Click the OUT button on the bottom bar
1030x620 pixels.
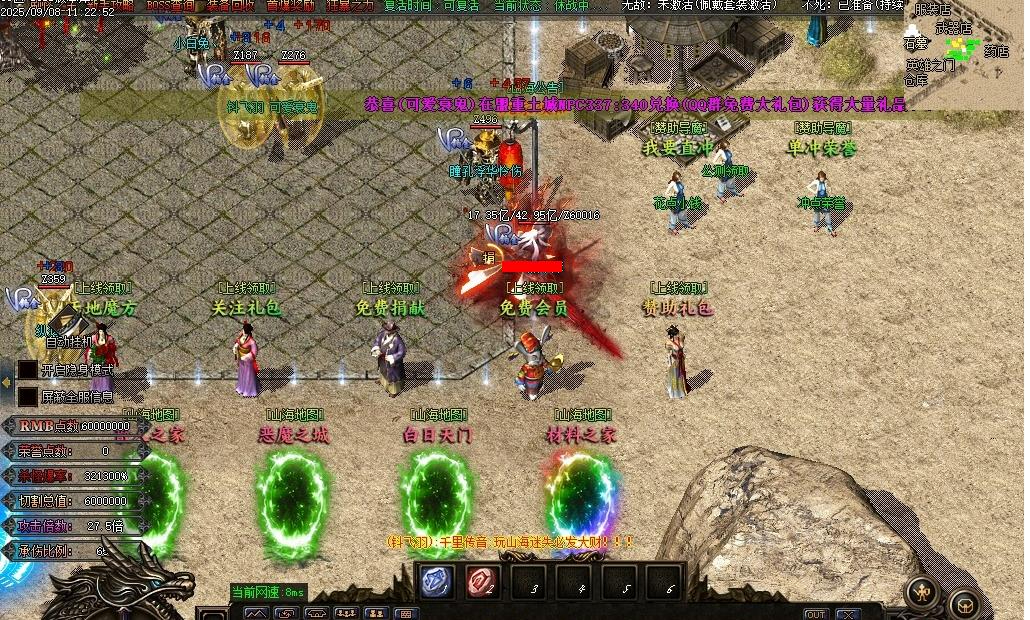816,613
